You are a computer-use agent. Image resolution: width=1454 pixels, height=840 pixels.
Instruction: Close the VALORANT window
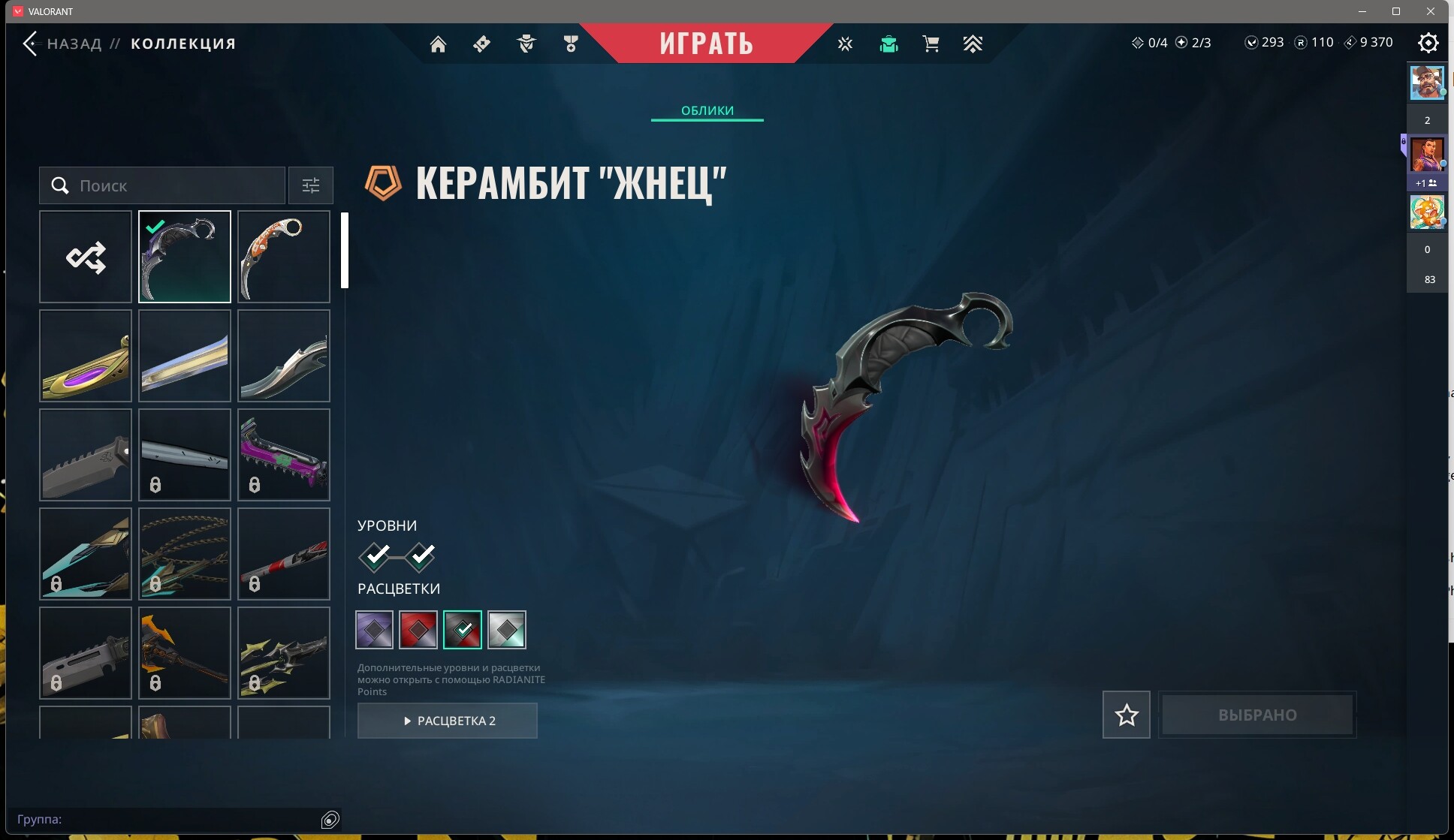(x=1431, y=11)
